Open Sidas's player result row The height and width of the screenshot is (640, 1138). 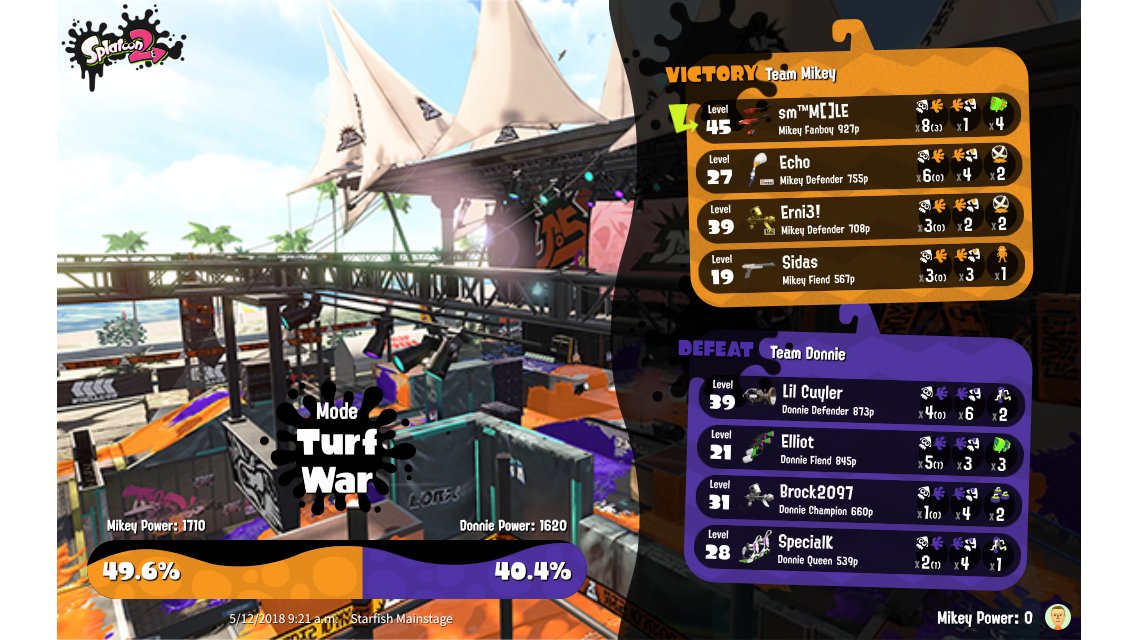(x=858, y=267)
